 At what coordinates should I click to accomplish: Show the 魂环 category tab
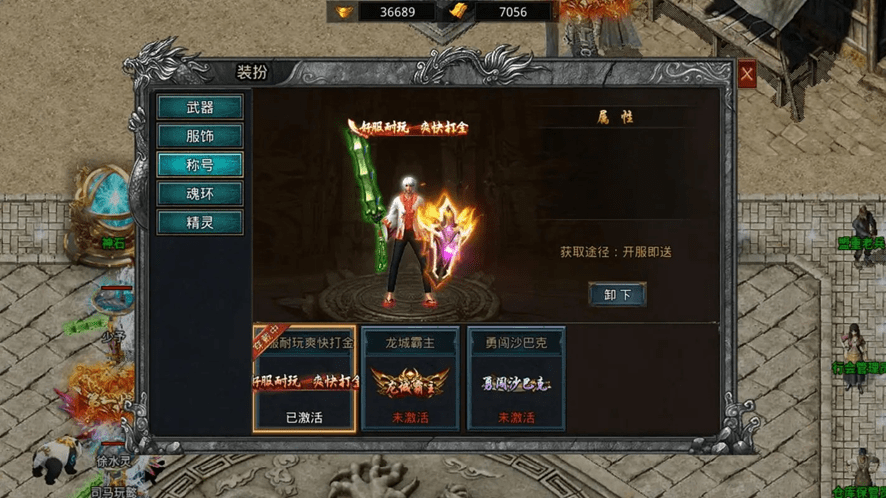point(200,193)
